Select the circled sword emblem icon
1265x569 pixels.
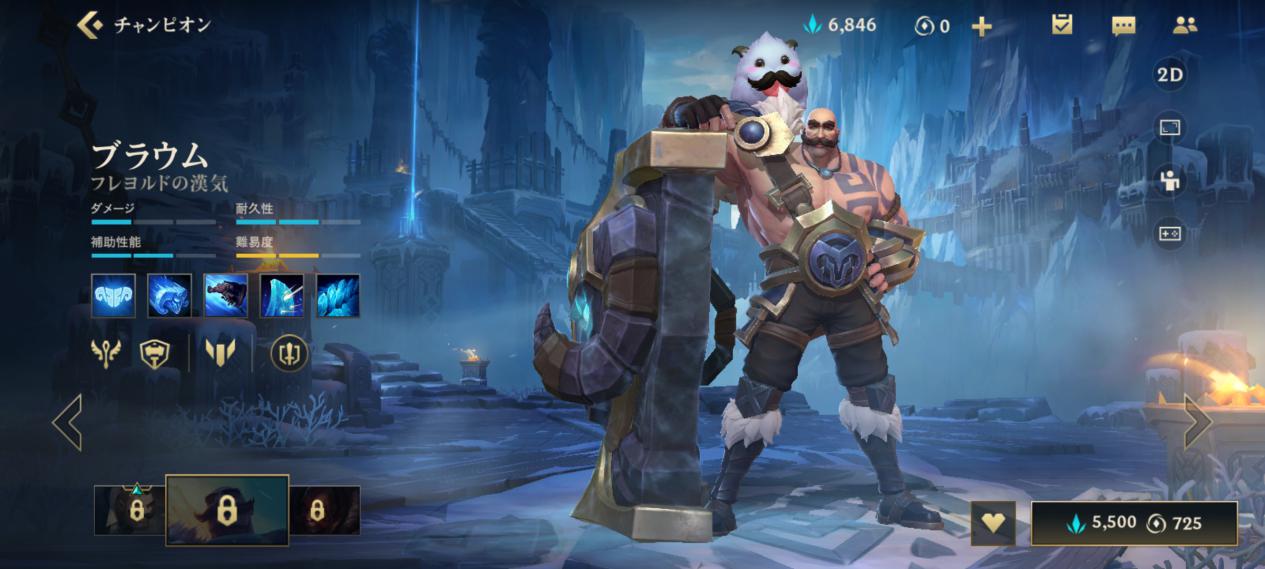[x=289, y=353]
